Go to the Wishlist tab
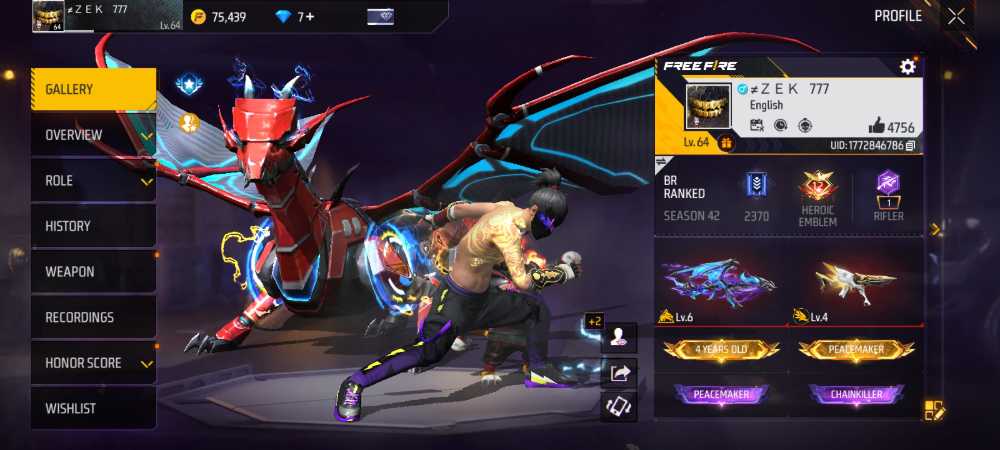The width and height of the screenshot is (1000, 450). tap(92, 409)
